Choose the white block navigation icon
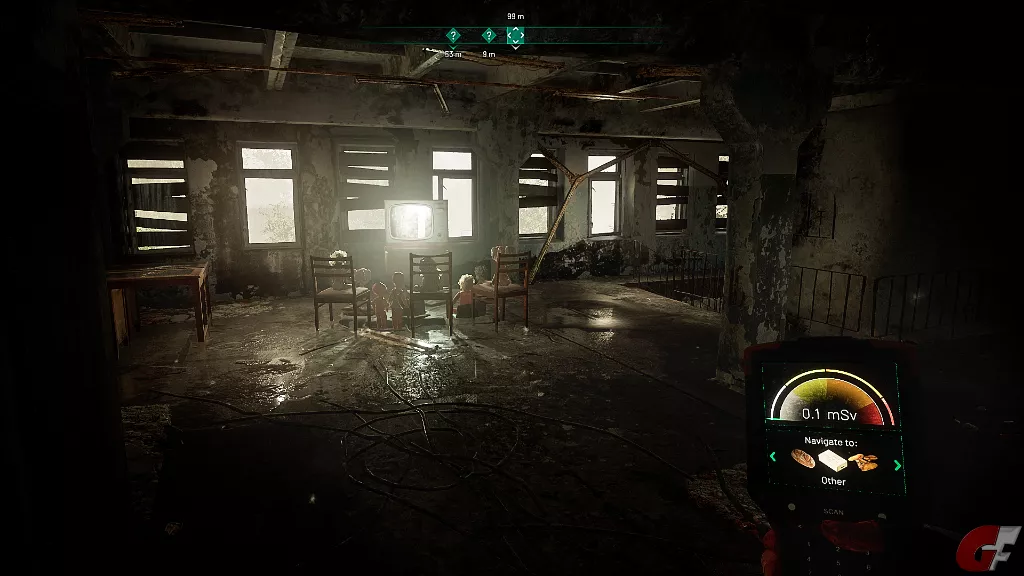 pos(833,461)
